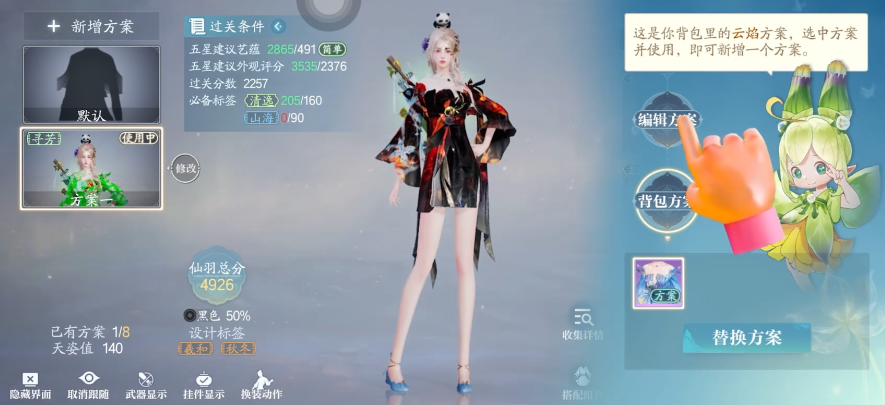Toggle weapon display (武器显示)
The width and height of the screenshot is (885, 405).
(x=145, y=385)
